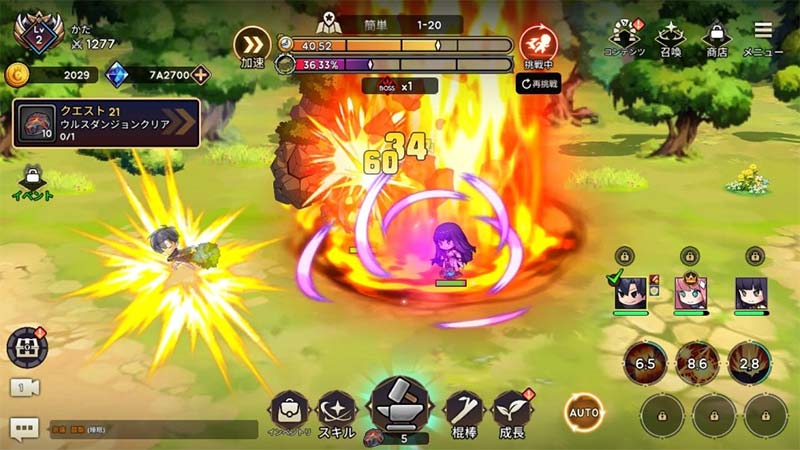Open the chat speech bubble
The image size is (800, 450).
[x=24, y=428]
